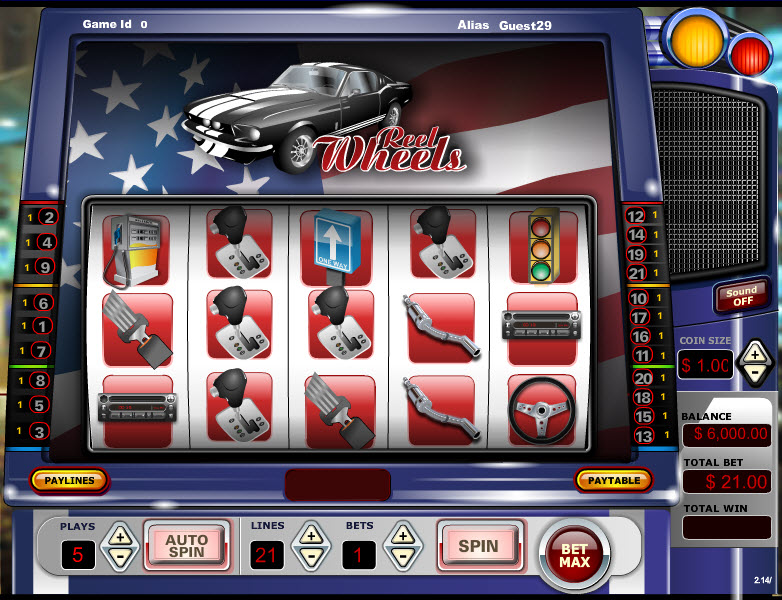Screen dimensions: 782x600
Task: Select payline number 12 marker
Action: [636, 216]
